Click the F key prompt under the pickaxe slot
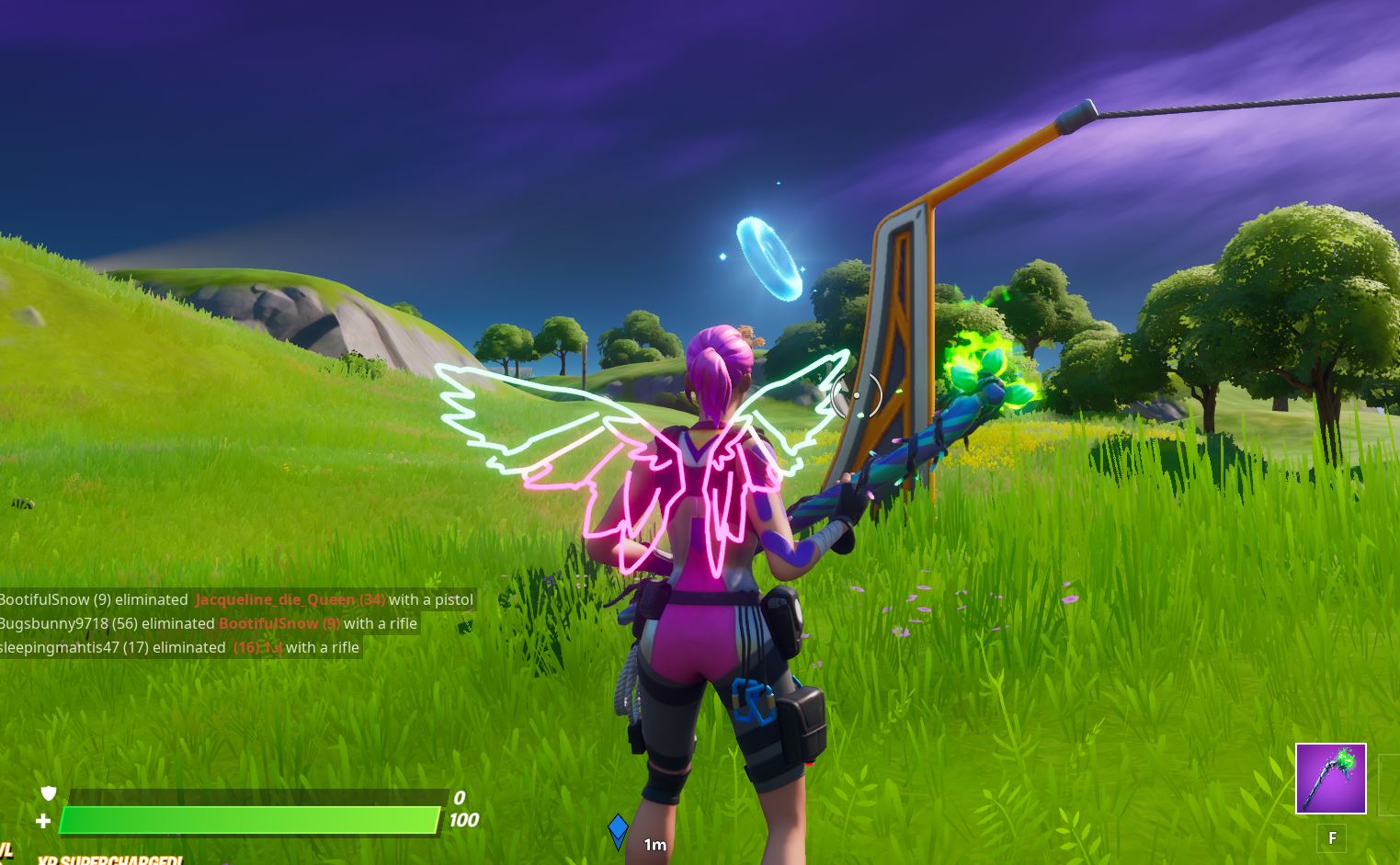 pos(1331,837)
